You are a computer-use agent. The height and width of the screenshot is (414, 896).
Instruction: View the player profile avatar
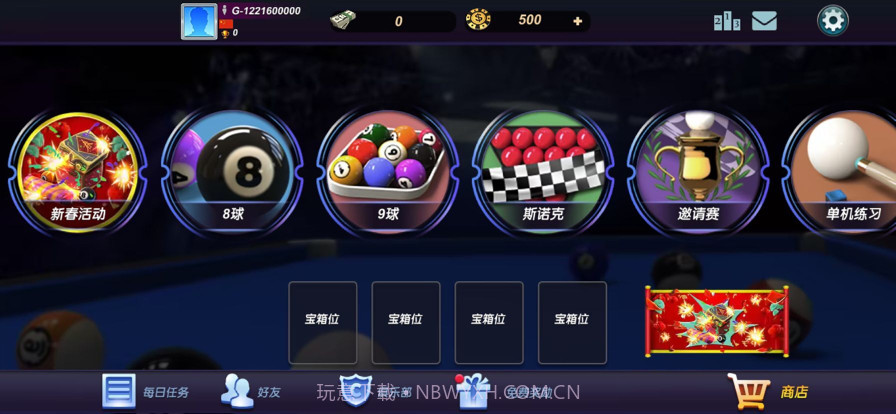pos(199,21)
